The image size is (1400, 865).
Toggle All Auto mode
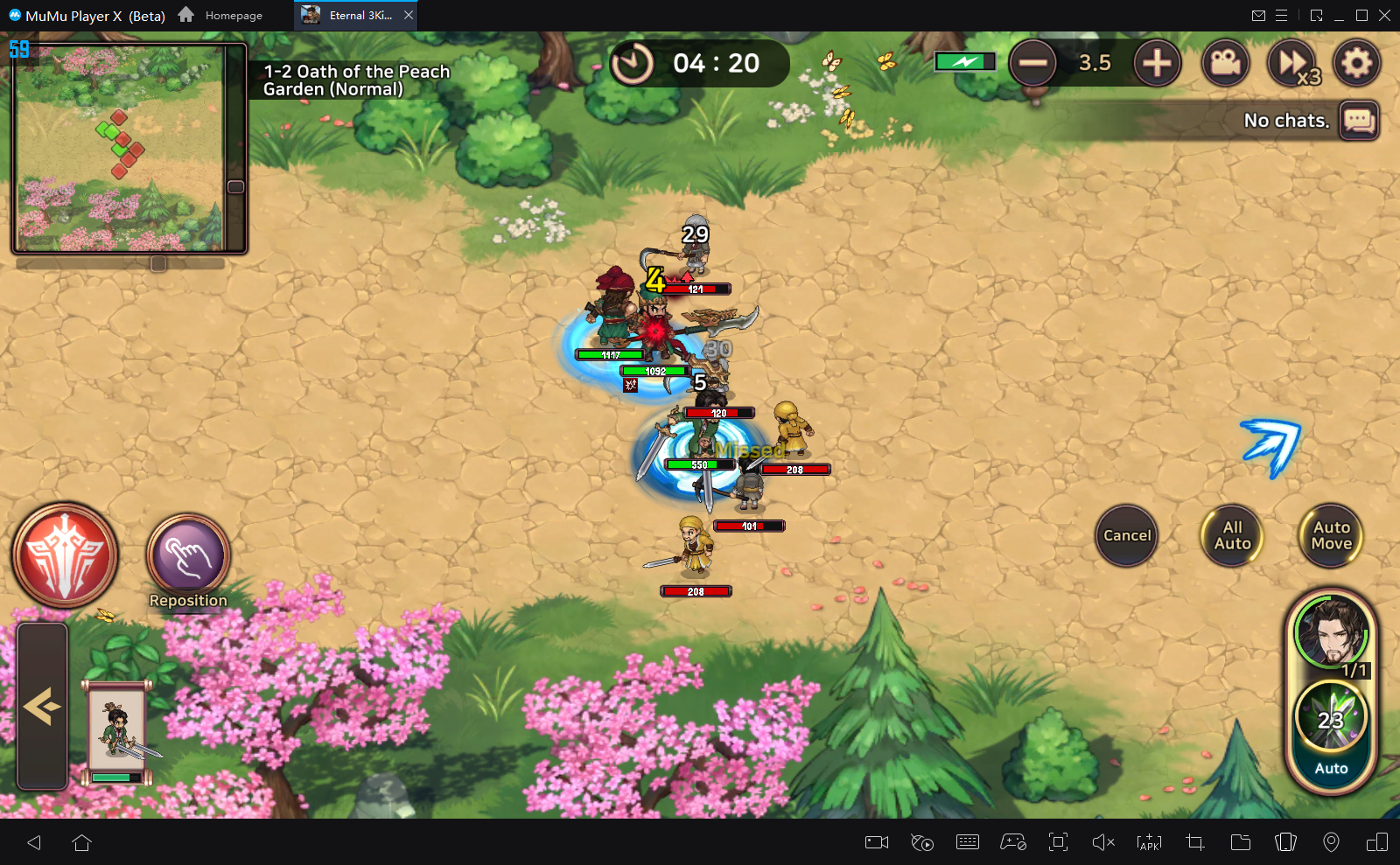point(1232,535)
